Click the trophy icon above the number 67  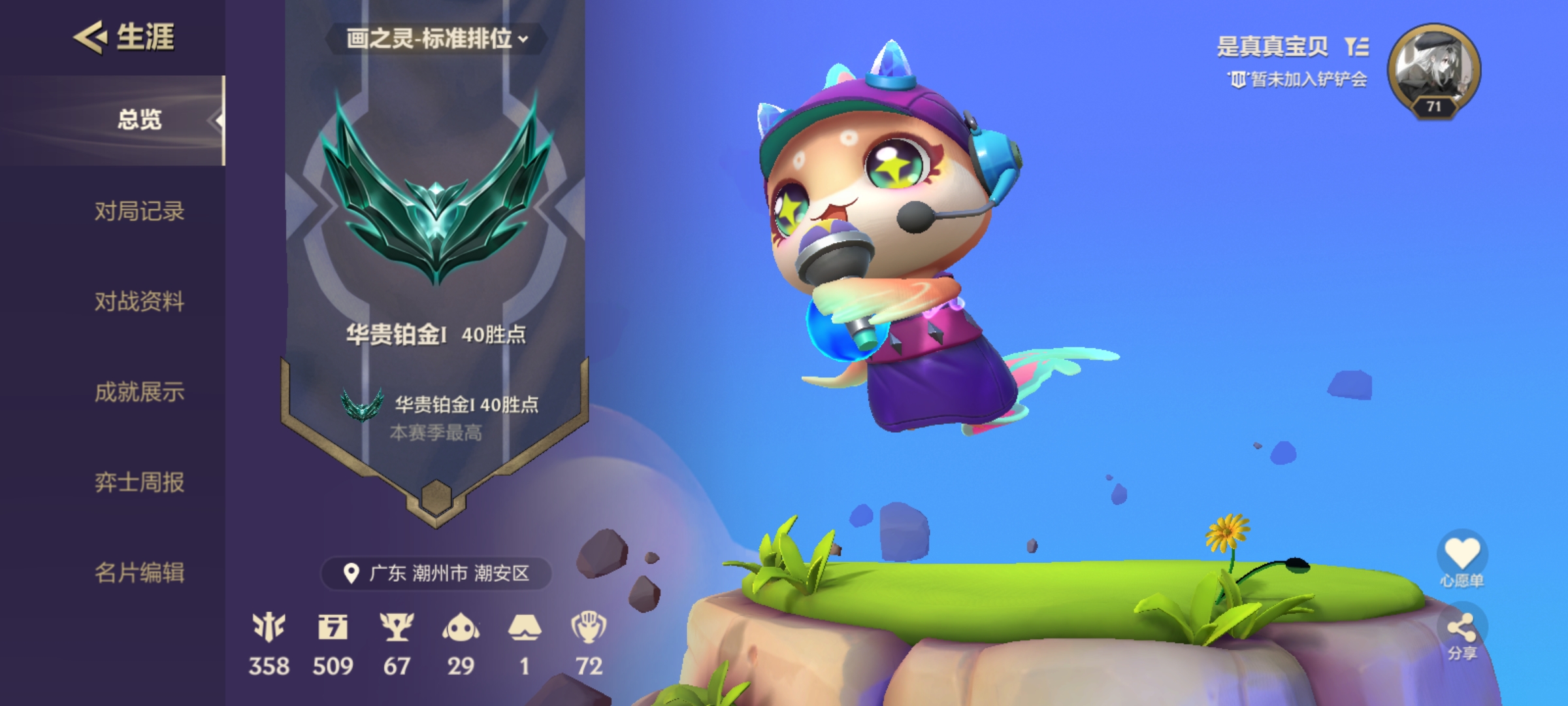[x=399, y=629]
